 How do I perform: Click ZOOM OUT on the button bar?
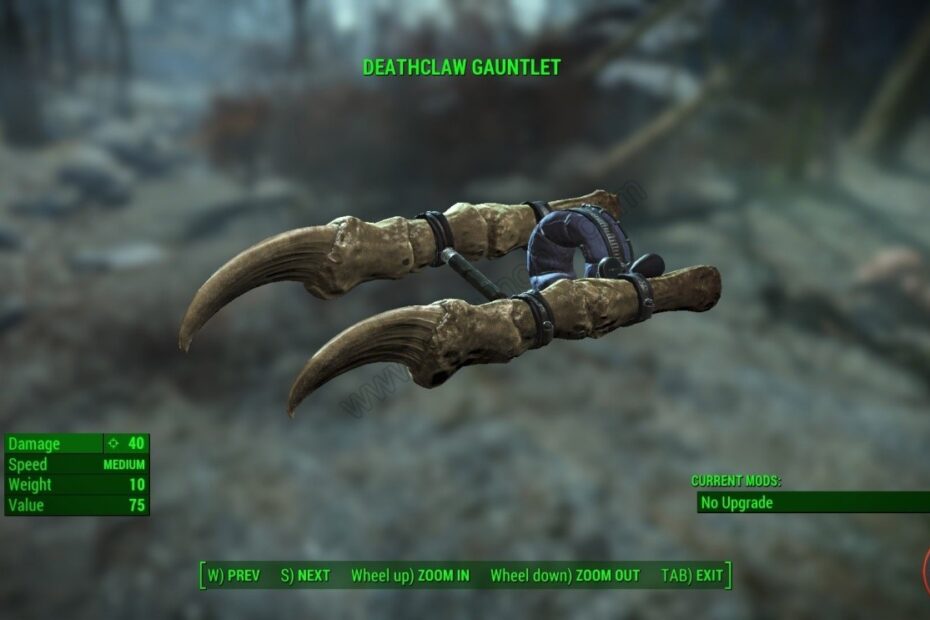565,576
